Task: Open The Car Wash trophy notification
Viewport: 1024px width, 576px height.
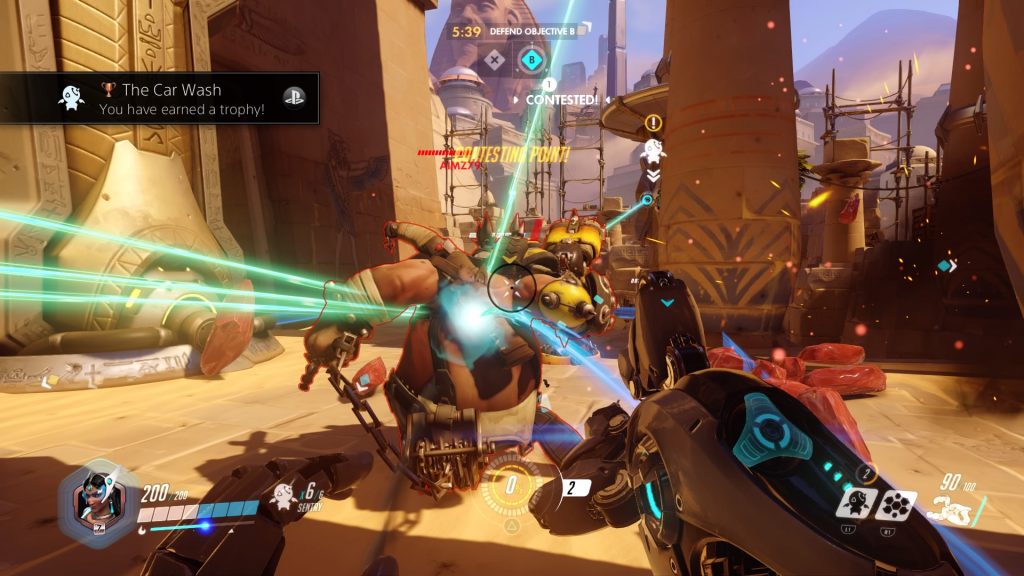Action: [x=160, y=98]
